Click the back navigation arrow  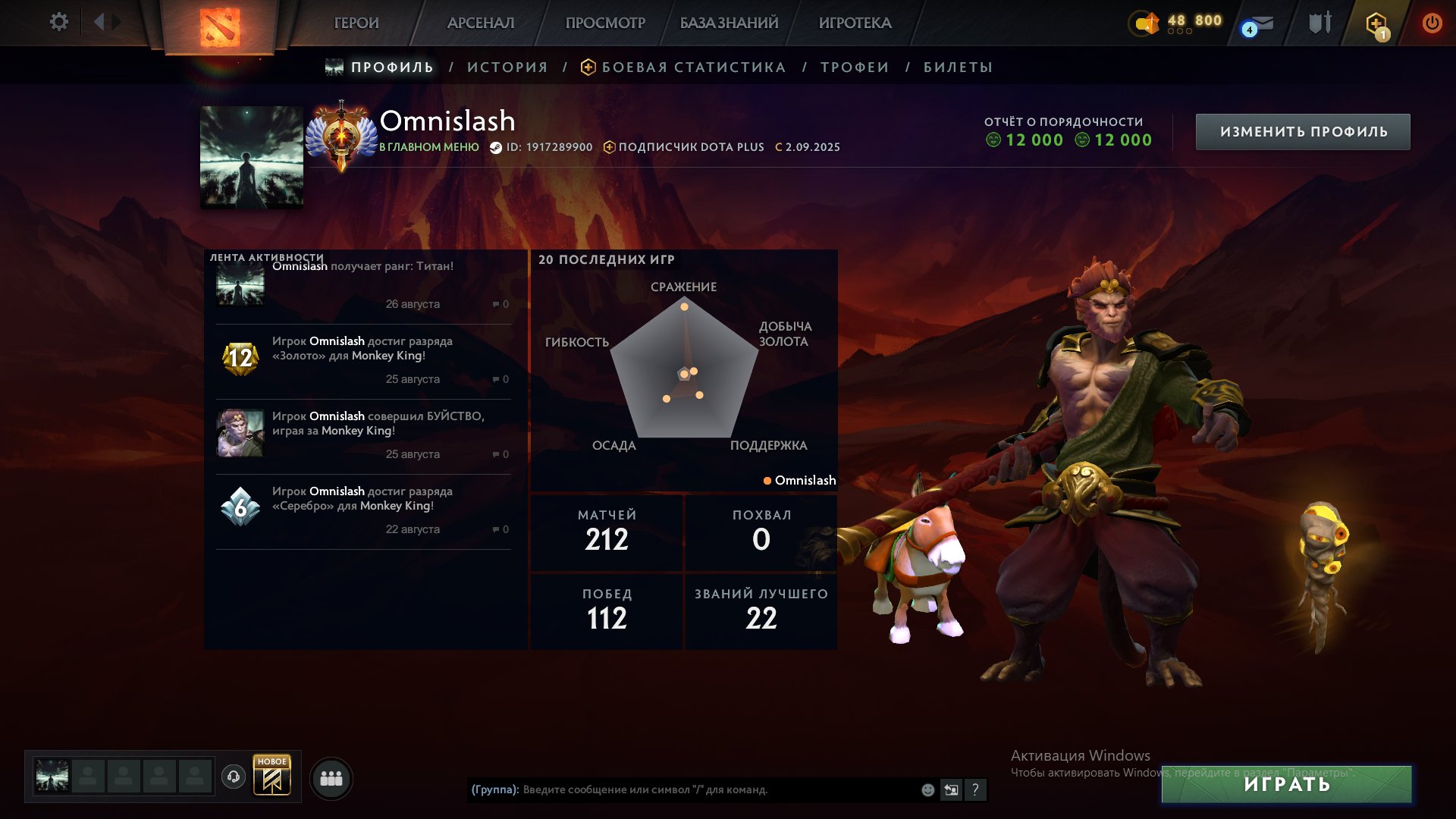point(97,22)
